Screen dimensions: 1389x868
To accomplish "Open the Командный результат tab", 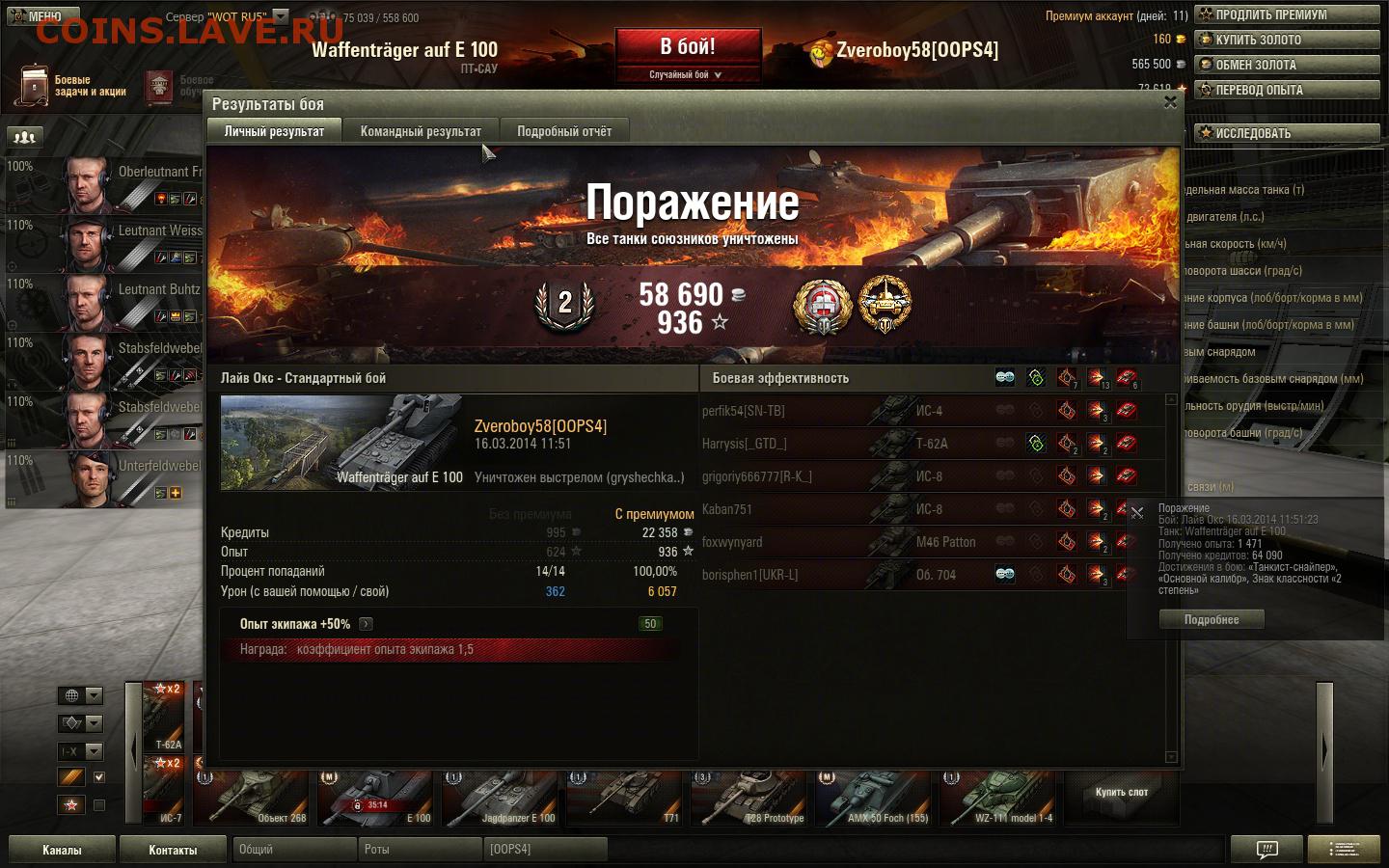I will (x=421, y=131).
